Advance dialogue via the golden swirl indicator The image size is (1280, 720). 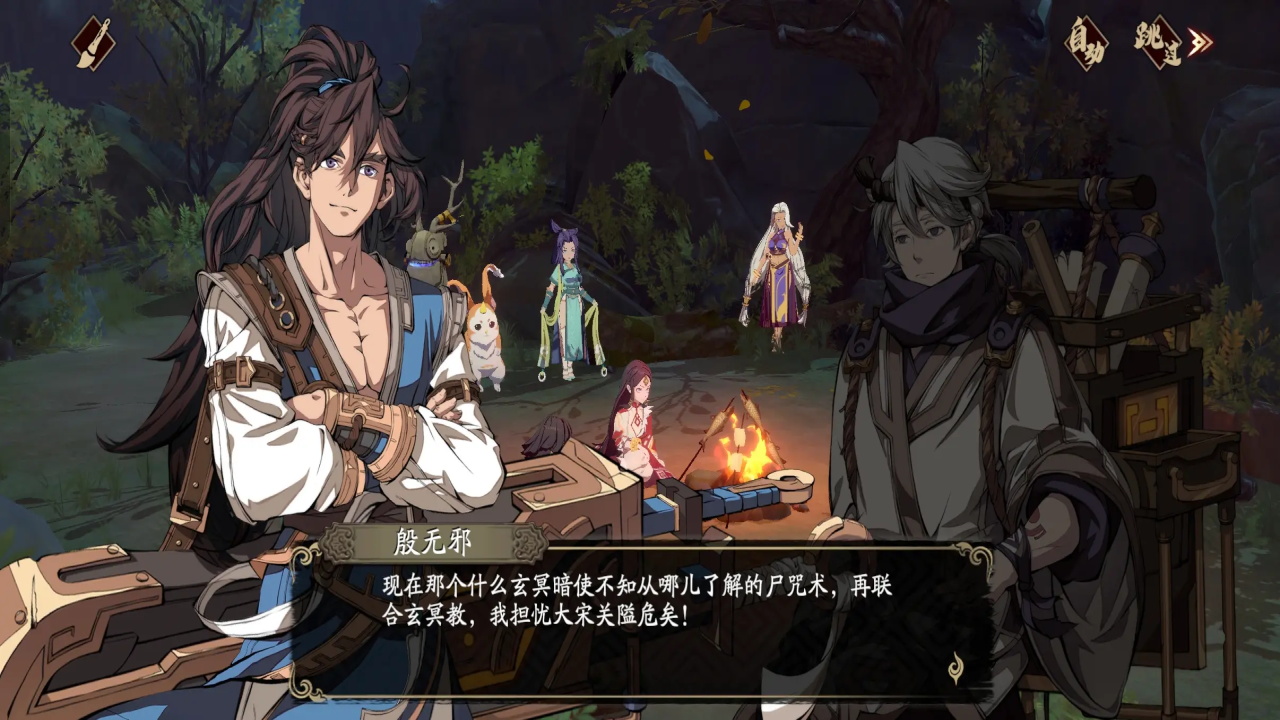956,667
